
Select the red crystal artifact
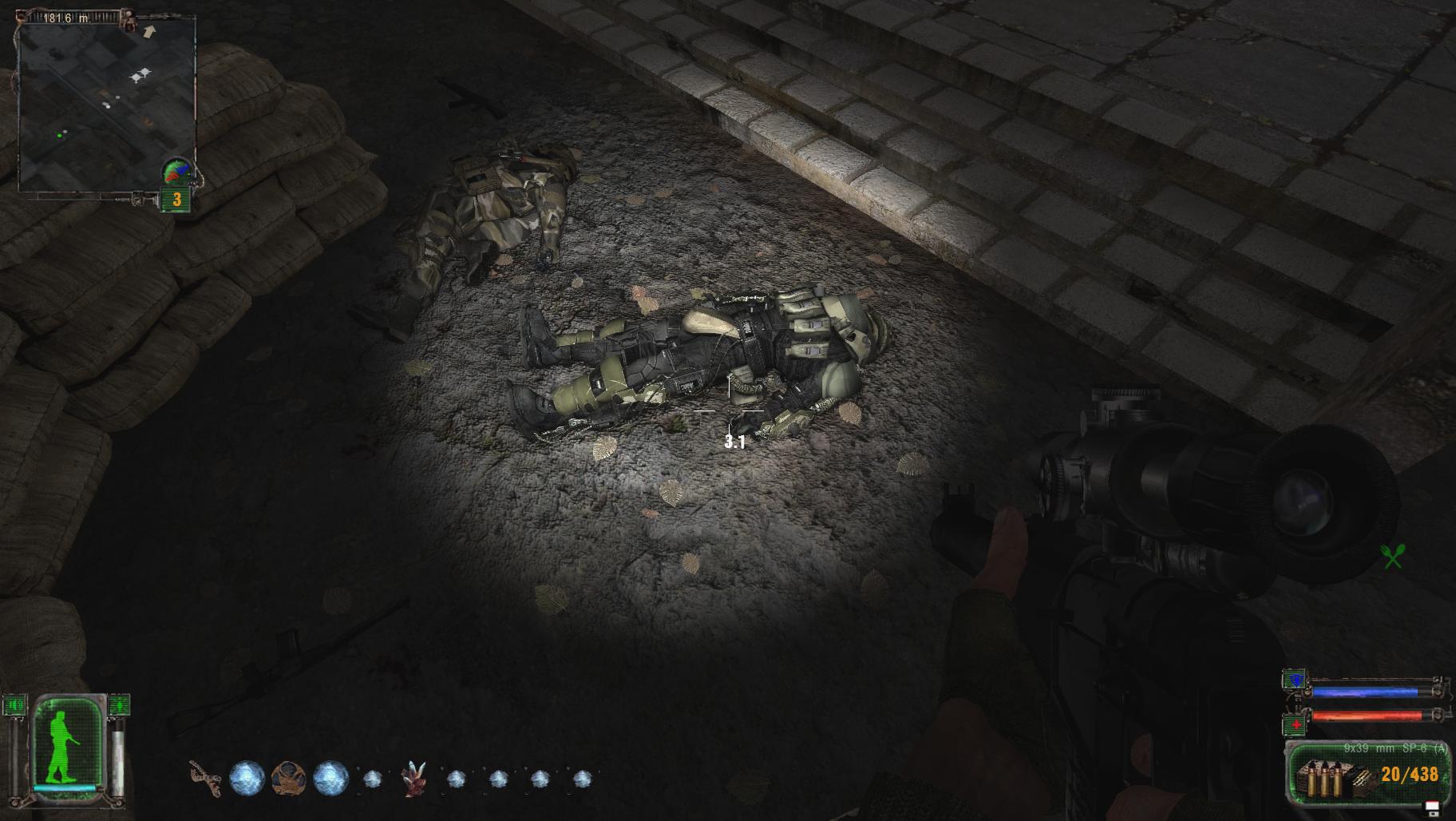pos(413,778)
